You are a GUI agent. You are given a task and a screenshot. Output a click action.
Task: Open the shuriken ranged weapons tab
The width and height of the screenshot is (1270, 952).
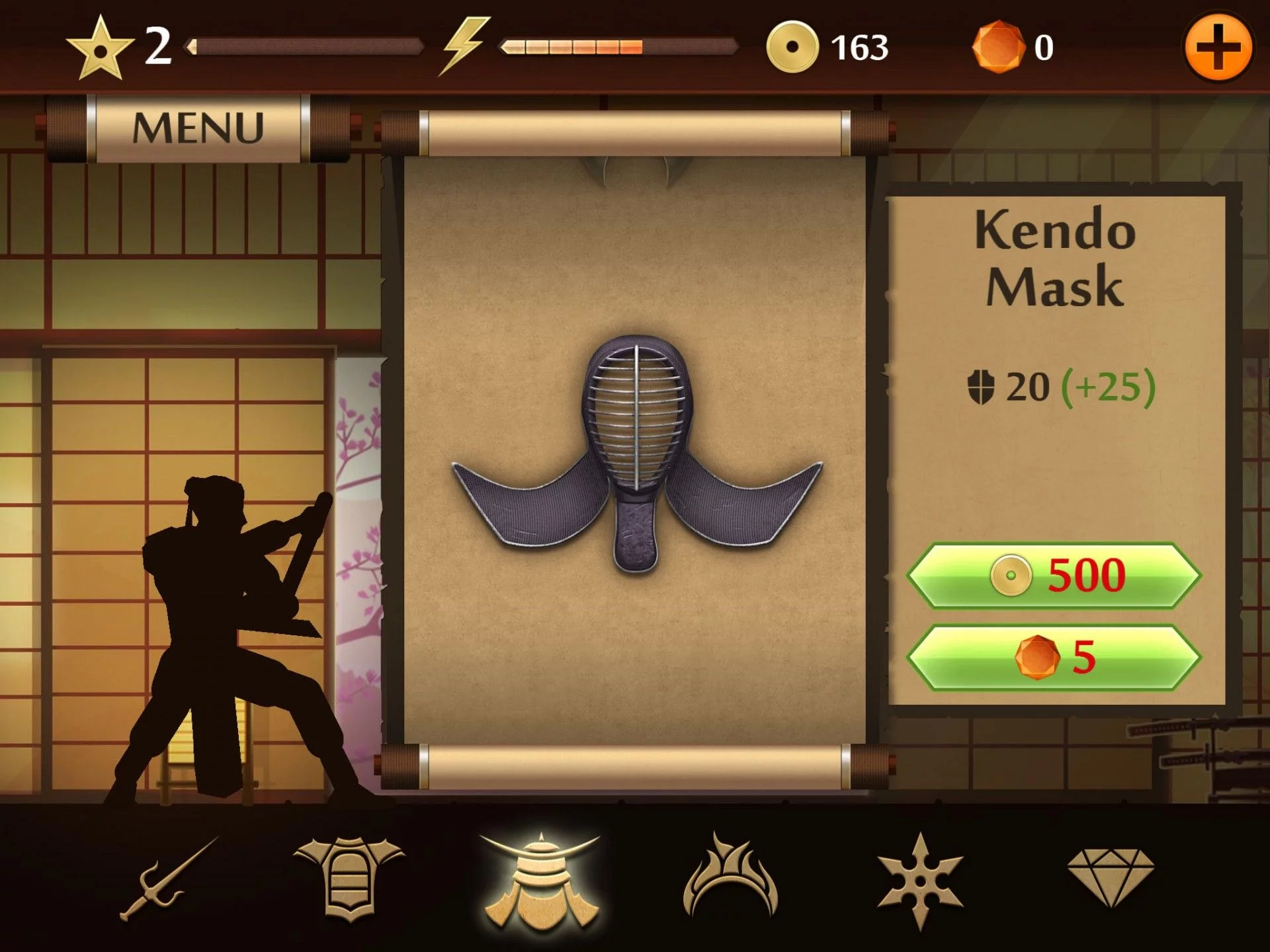(919, 879)
